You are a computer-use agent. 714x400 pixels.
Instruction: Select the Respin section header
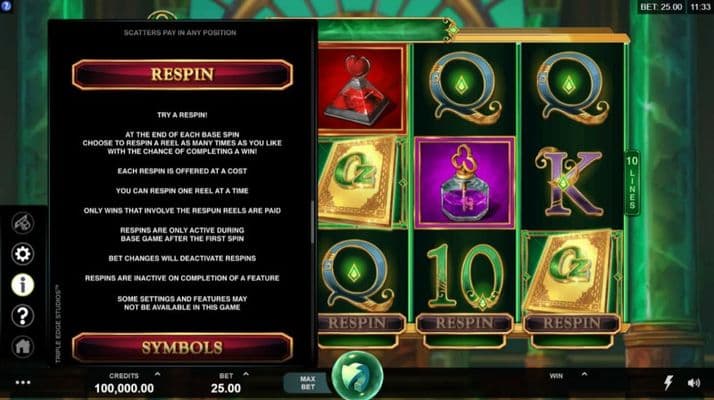[x=181, y=74]
